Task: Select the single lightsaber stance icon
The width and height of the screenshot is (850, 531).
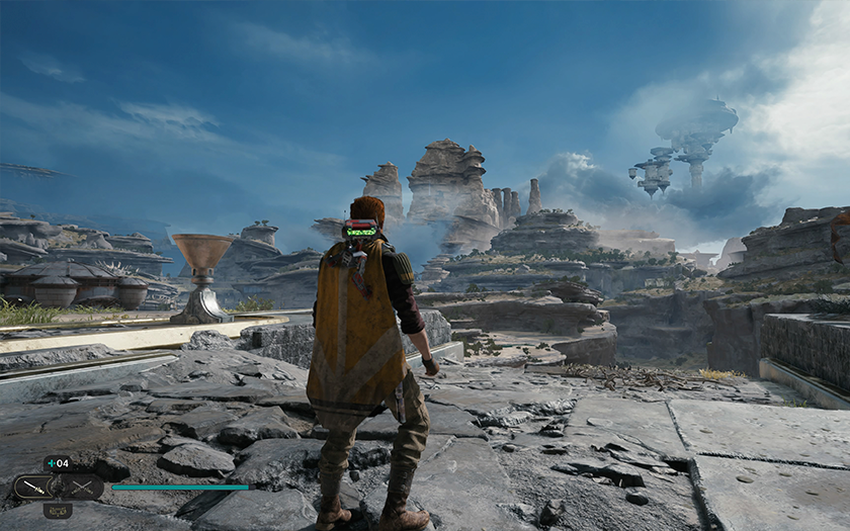Action: (34, 487)
